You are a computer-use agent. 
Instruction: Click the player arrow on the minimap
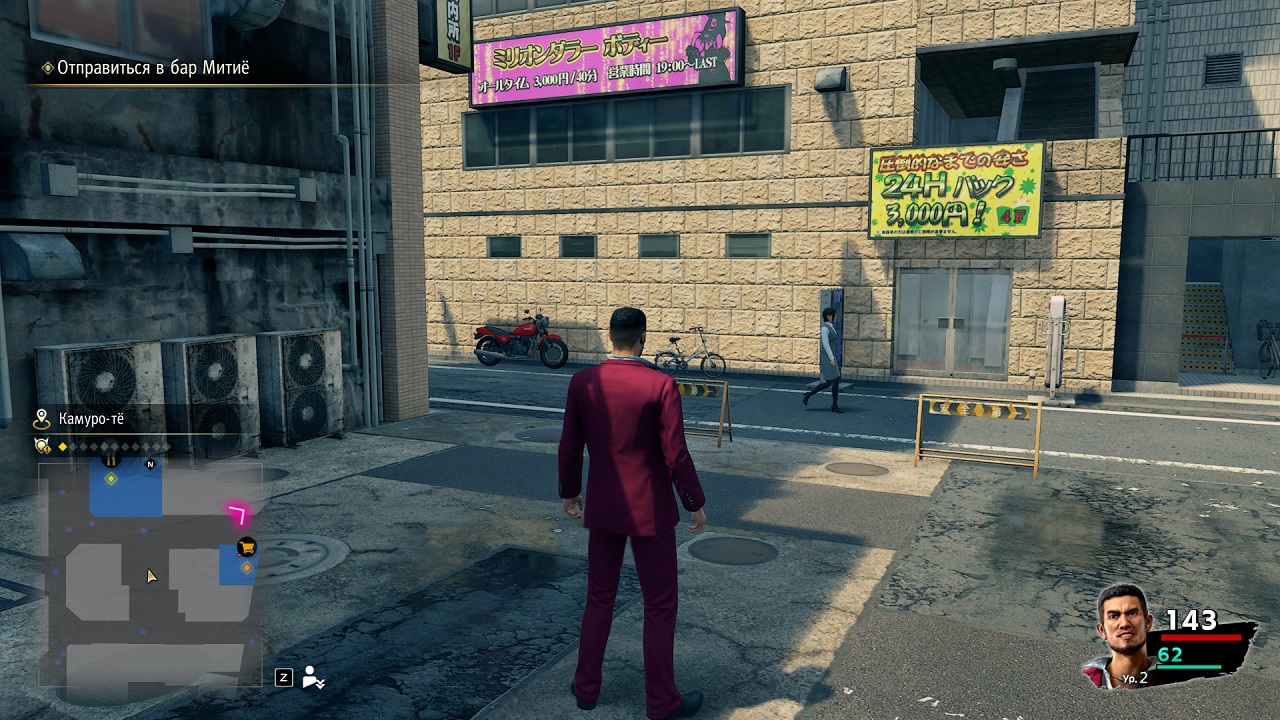[151, 576]
